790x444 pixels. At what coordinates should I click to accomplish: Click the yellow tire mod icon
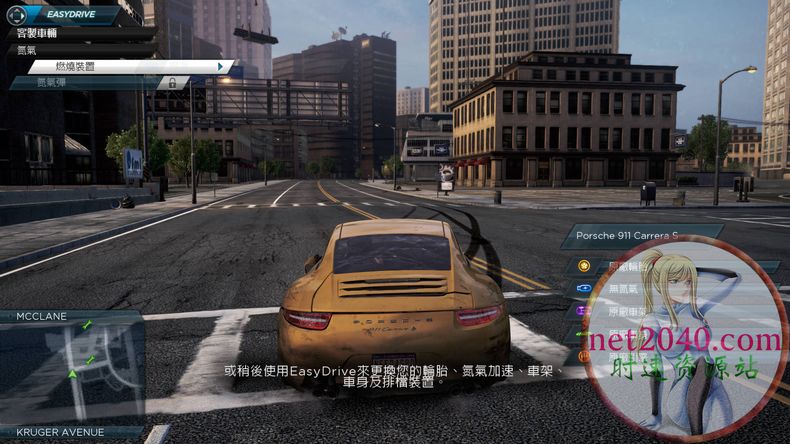(584, 267)
